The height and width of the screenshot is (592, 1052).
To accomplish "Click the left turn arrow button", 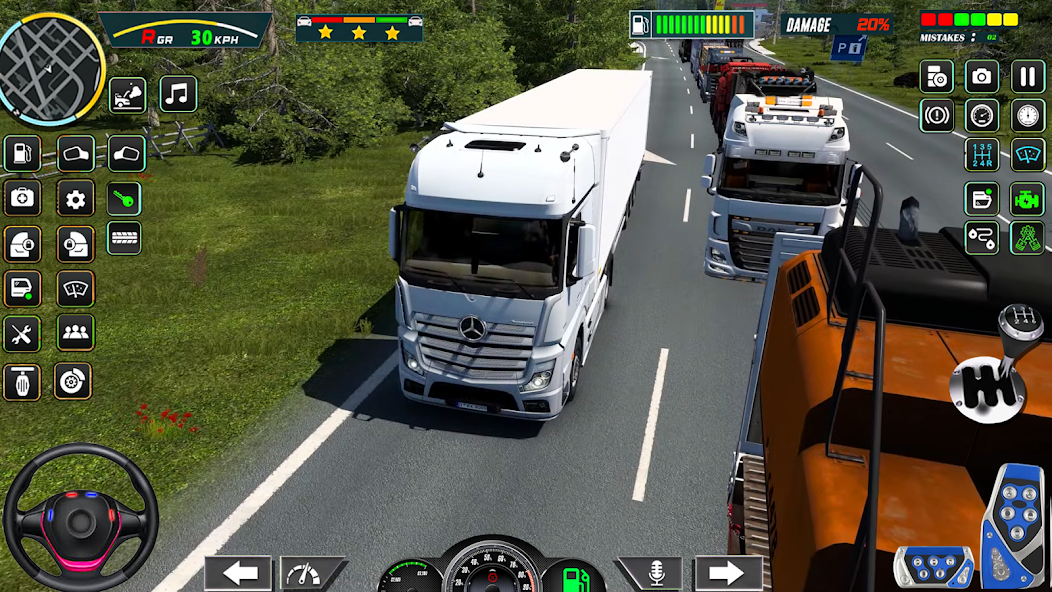I will point(238,573).
